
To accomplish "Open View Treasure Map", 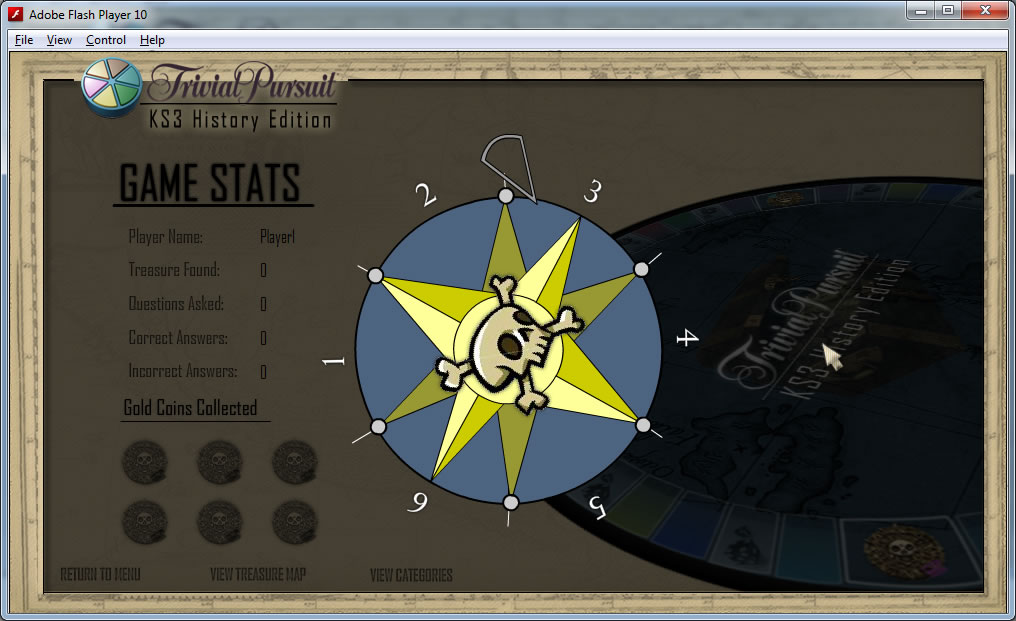I will click(258, 575).
